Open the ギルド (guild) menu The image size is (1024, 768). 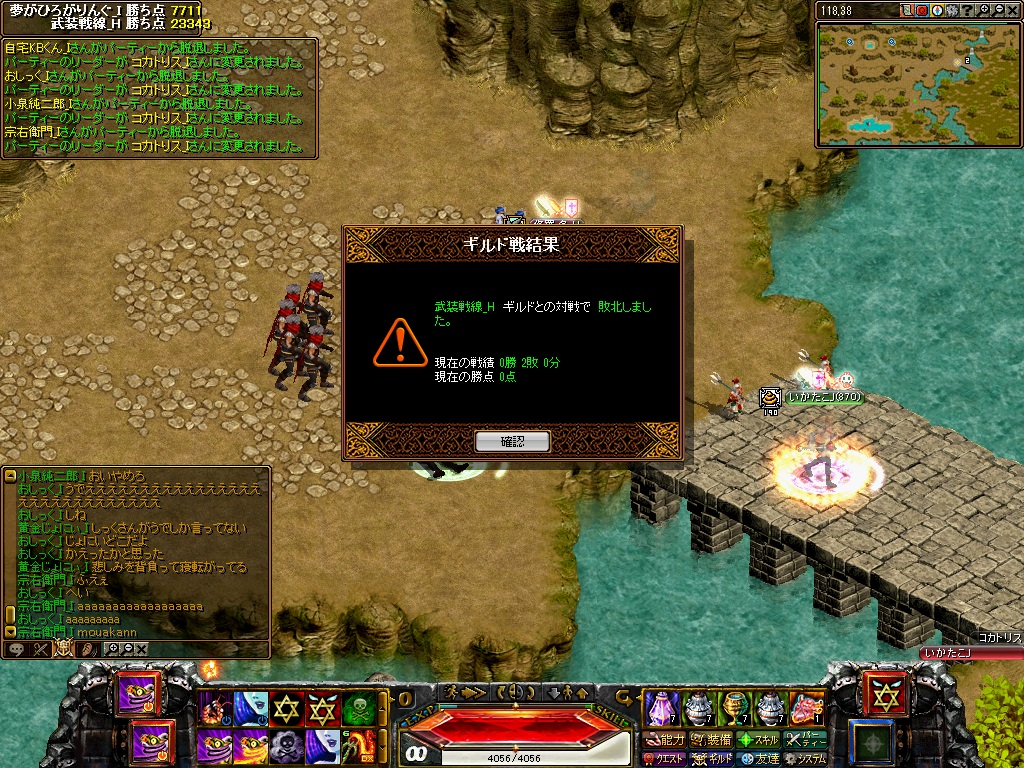coord(712,759)
